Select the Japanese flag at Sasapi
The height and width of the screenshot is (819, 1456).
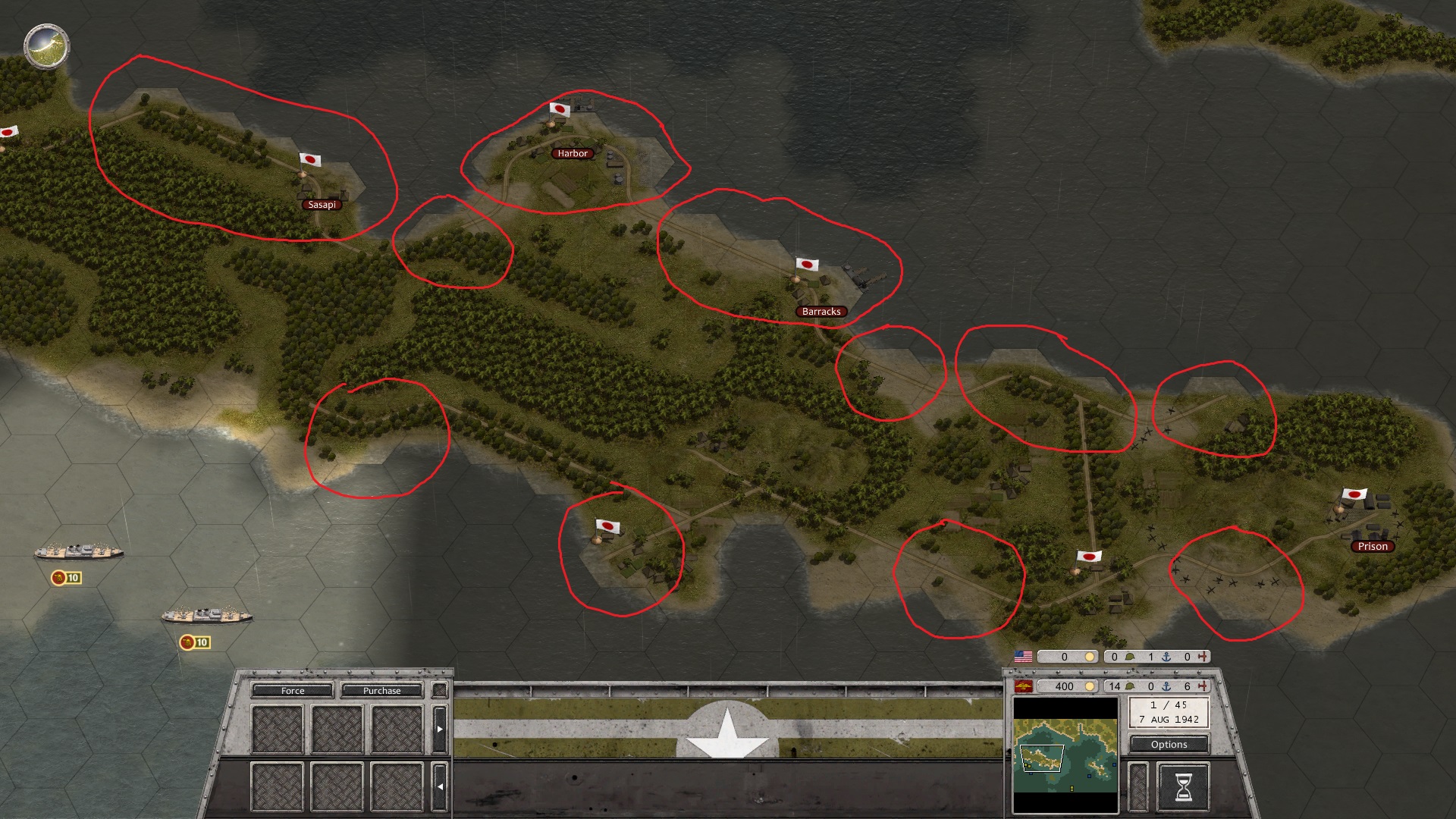[x=311, y=161]
